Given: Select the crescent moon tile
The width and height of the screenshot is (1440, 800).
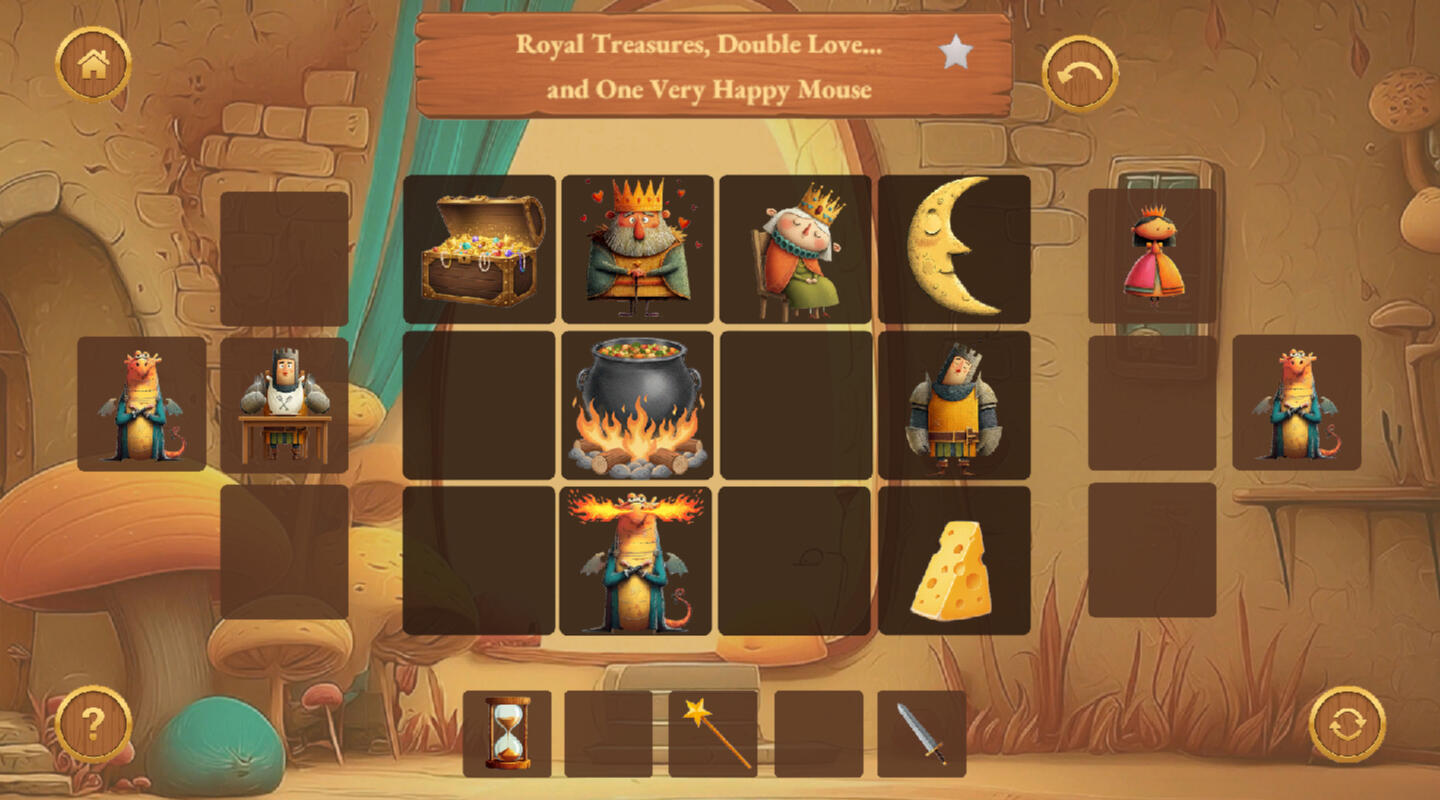Looking at the screenshot, I should pyautogui.click(x=954, y=250).
